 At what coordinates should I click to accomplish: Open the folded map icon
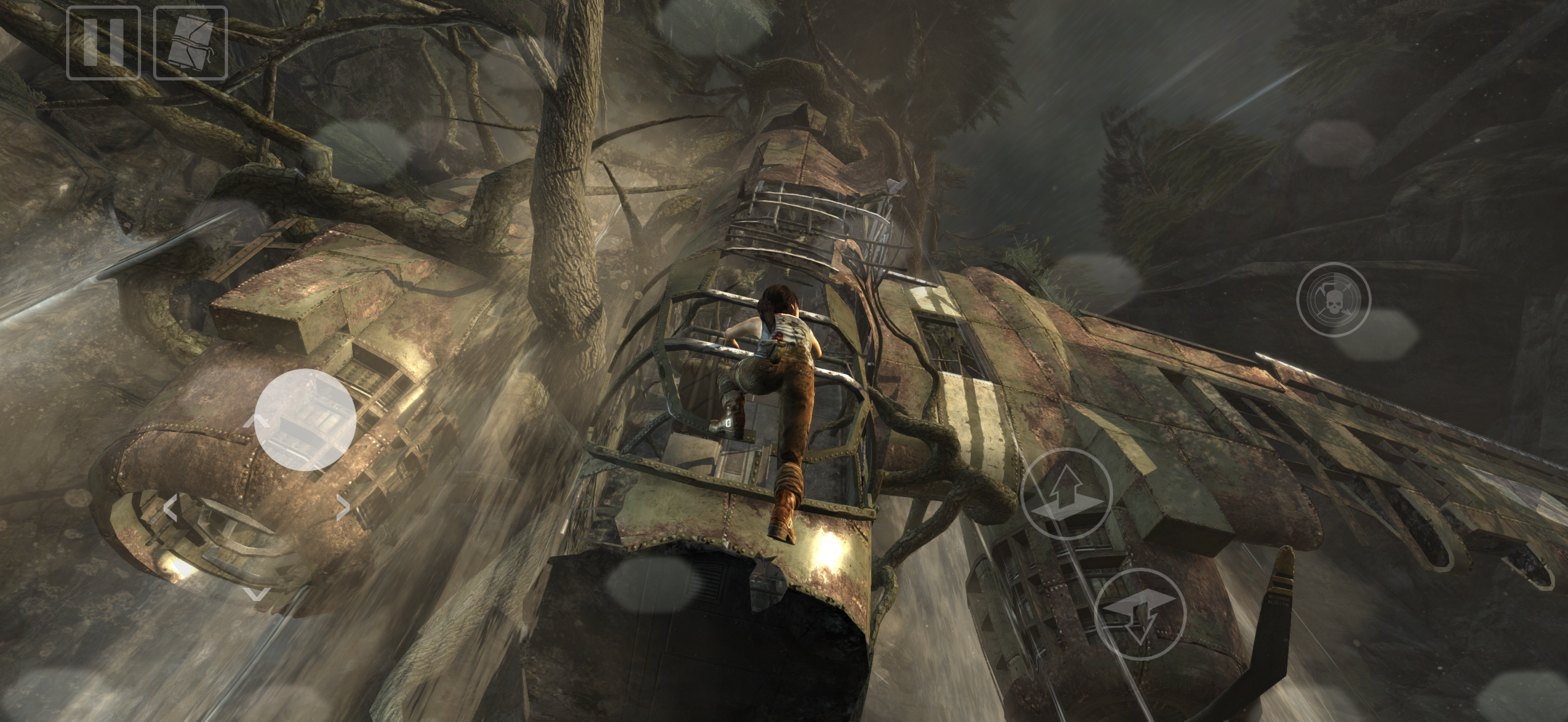190,43
